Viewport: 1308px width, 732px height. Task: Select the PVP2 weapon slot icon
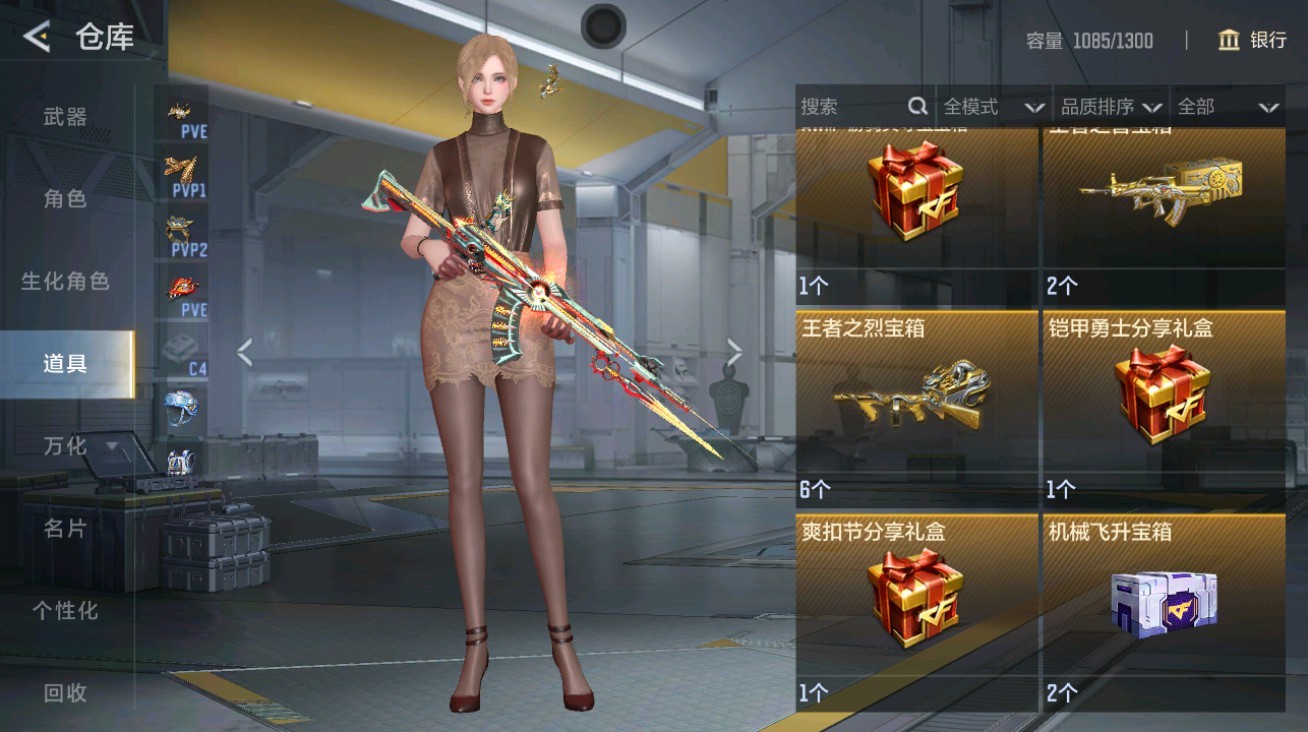180,228
